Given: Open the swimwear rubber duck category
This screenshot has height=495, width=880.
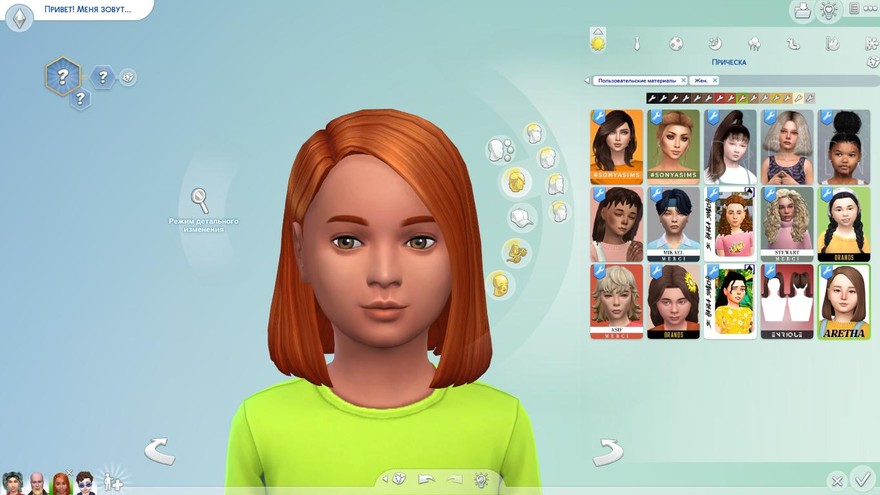Looking at the screenshot, I should click(792, 44).
